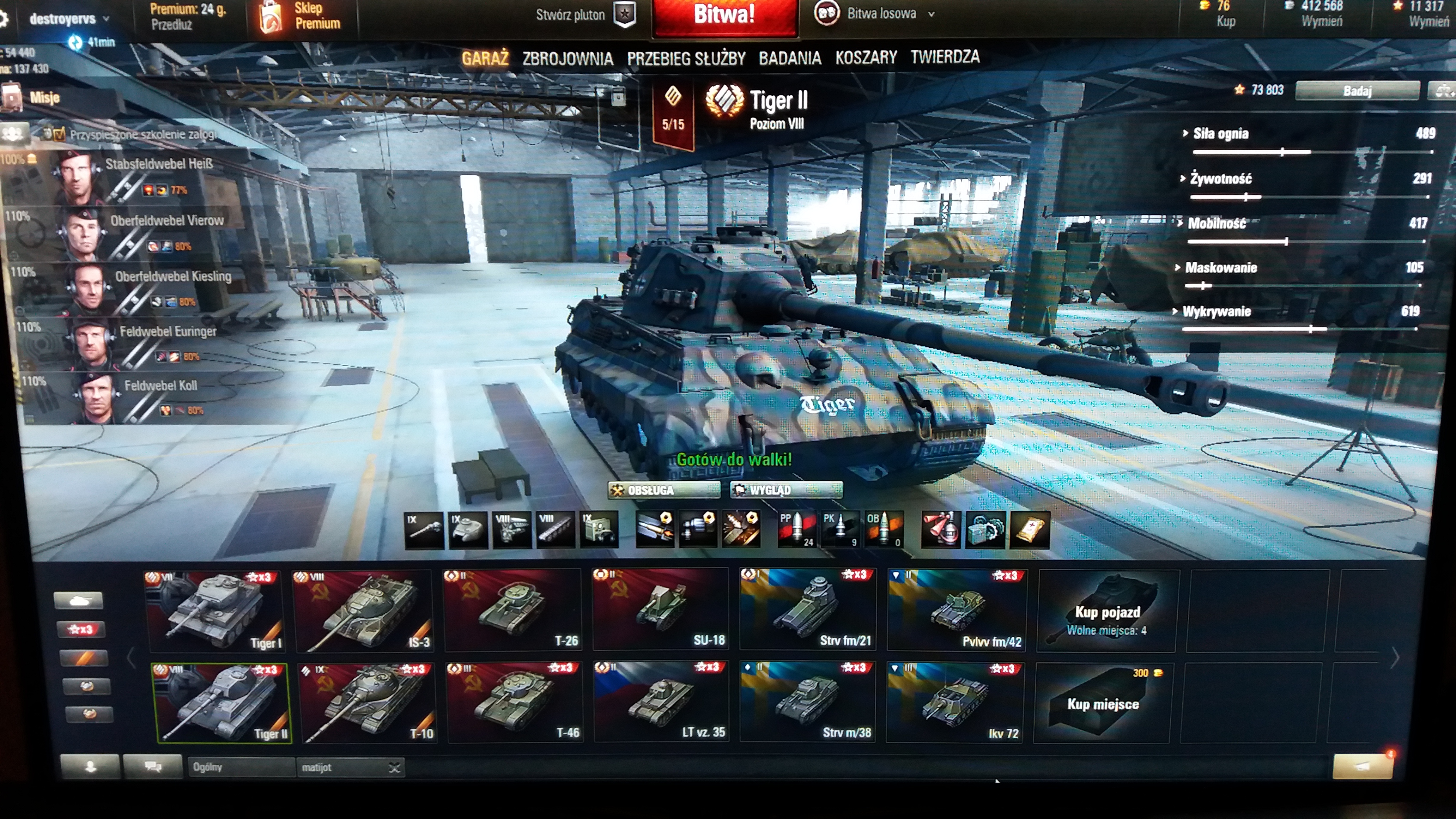Open the OBSŁUGA service button
Screen dimensions: 1456x819
[x=663, y=490]
